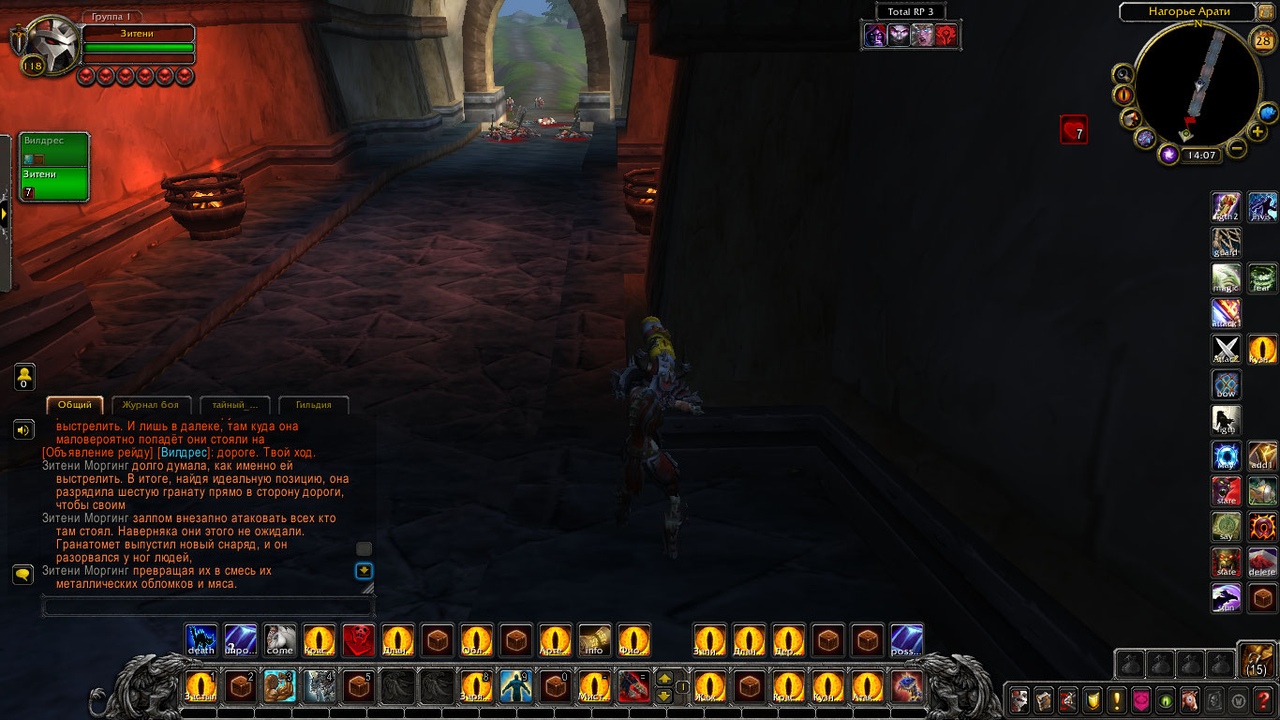Use the 'come' macro with white beast icon
The width and height of the screenshot is (1280, 720).
click(x=280, y=639)
